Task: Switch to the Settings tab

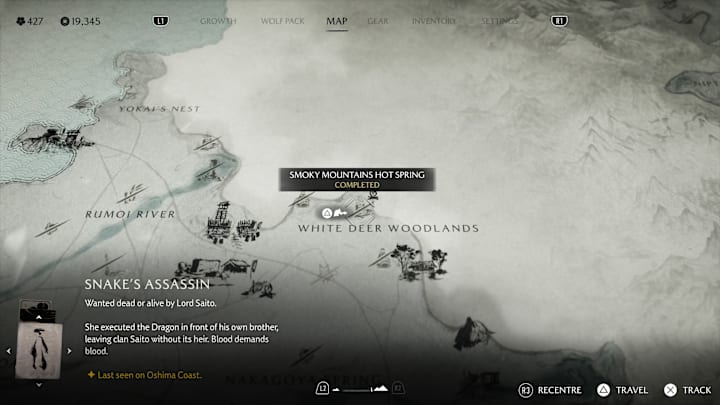Action: click(x=500, y=21)
